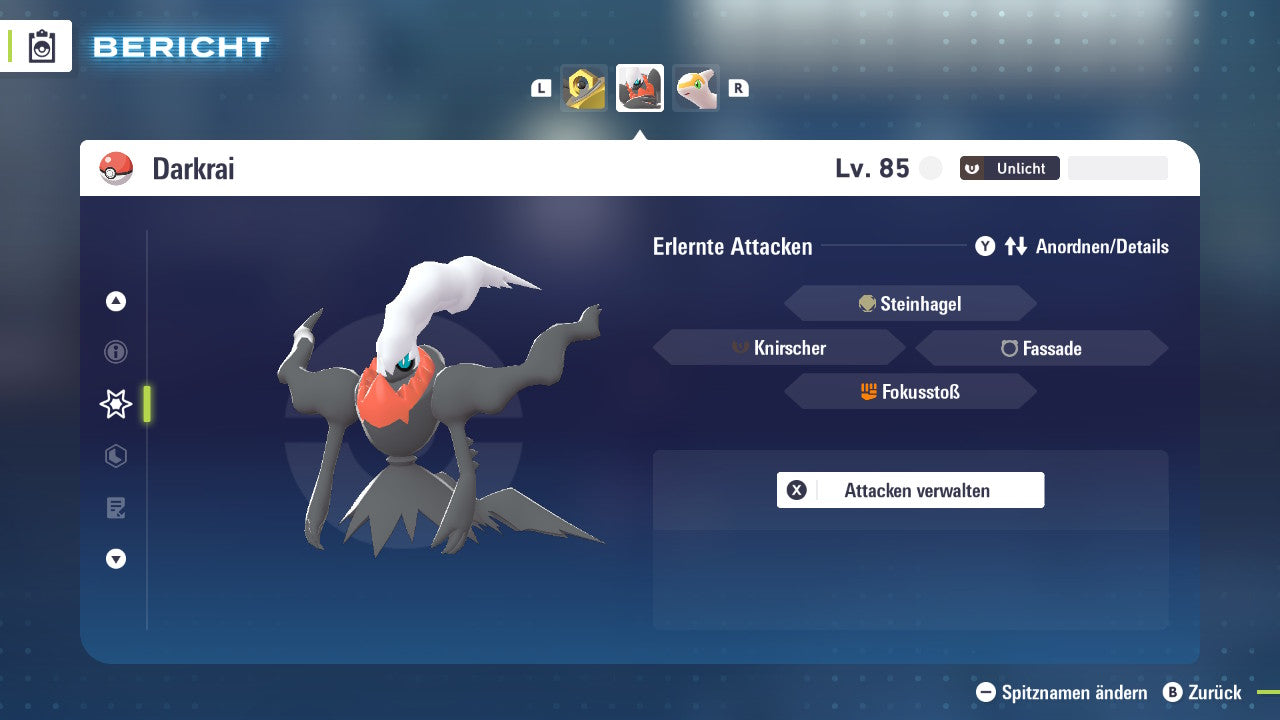1280x720 pixels.
Task: Click Zurück at the bottom right
Action: point(1212,692)
